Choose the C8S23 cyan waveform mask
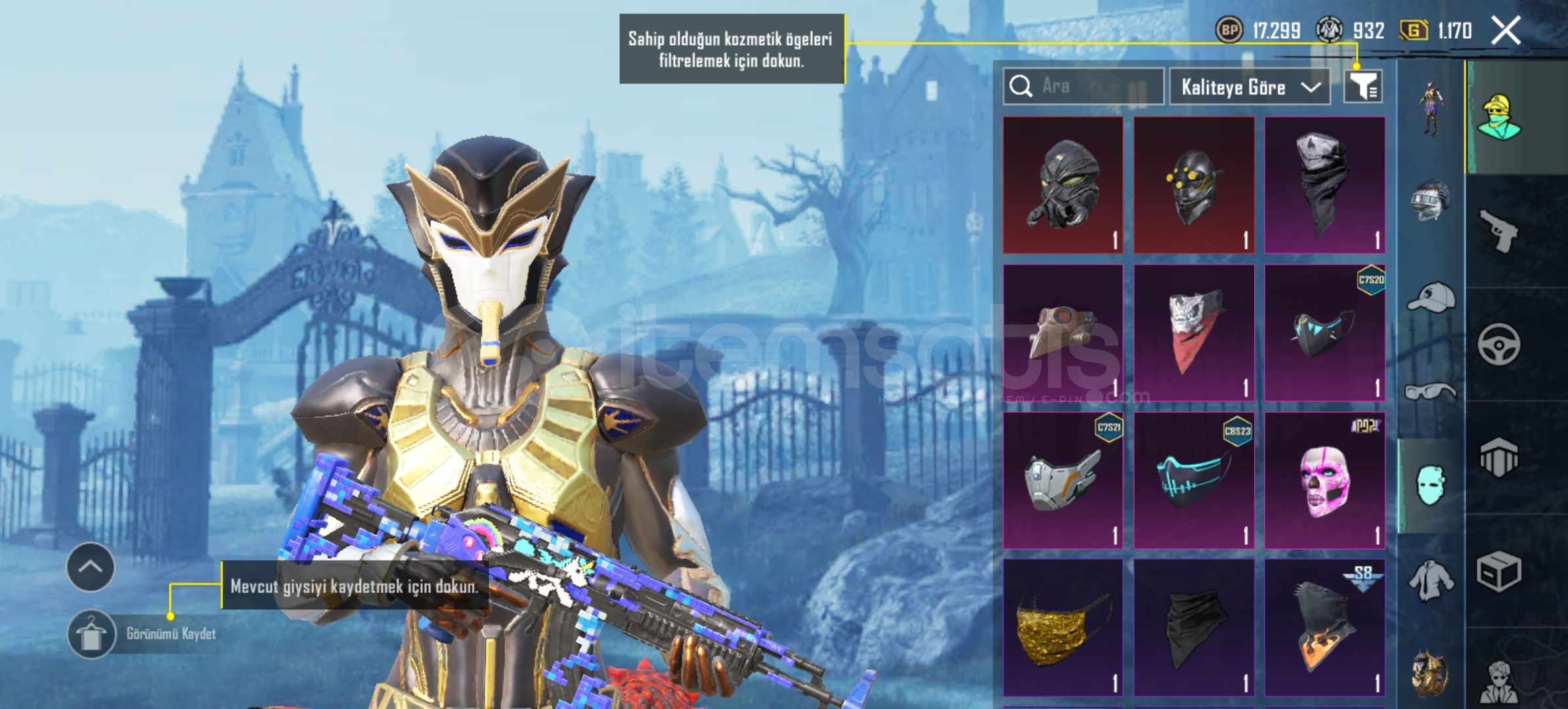This screenshot has width=1568, height=709. [x=1194, y=480]
